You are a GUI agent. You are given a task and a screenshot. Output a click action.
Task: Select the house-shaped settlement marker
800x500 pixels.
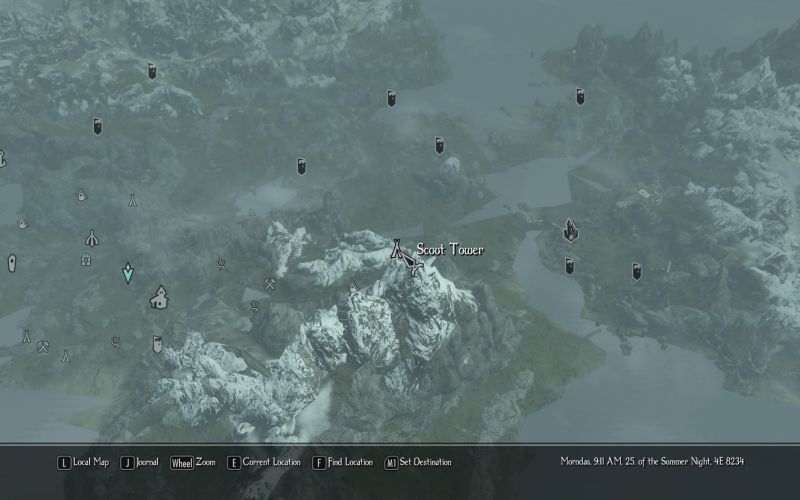159,297
